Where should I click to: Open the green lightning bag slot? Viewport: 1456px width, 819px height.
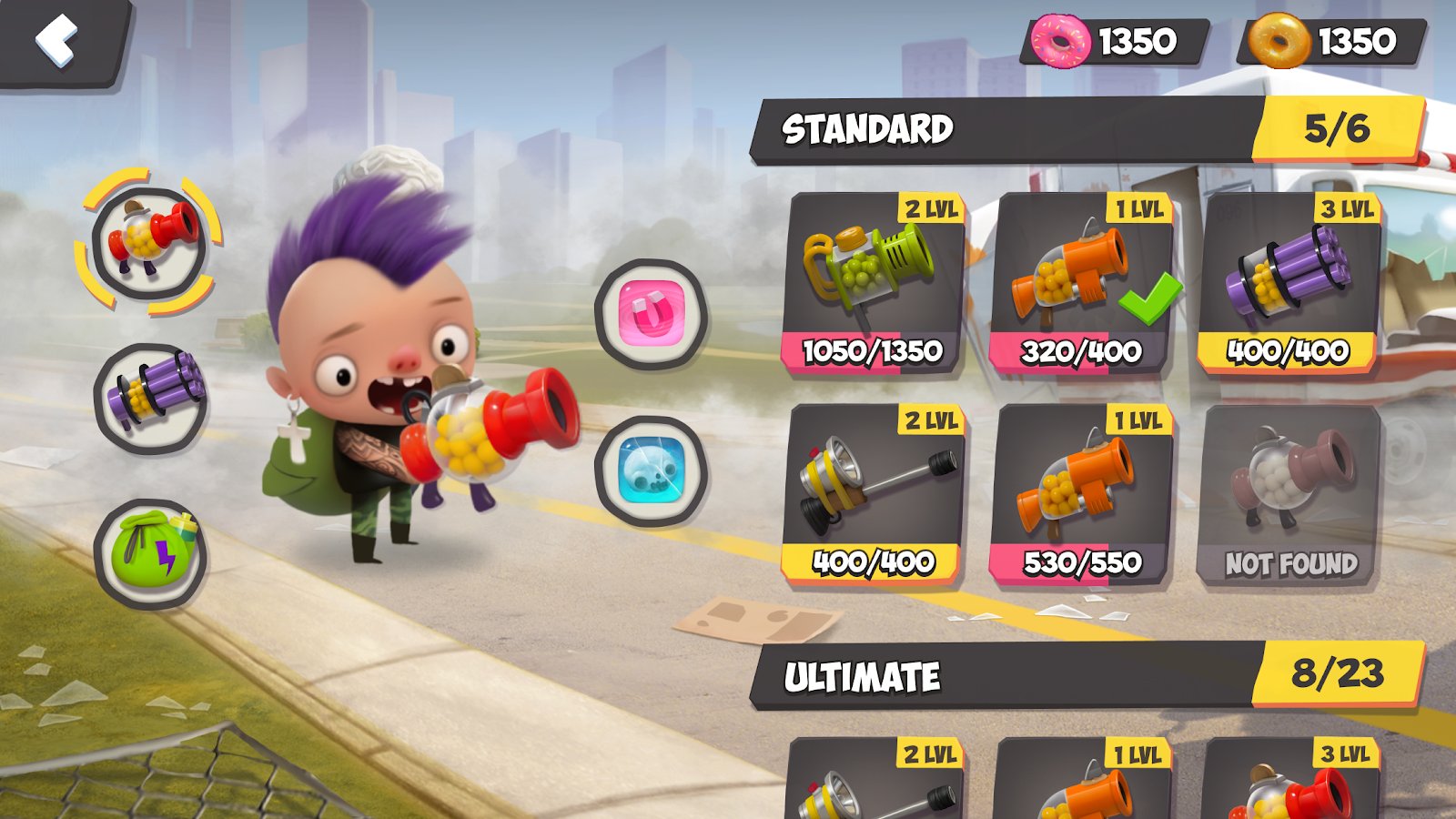[x=151, y=554]
